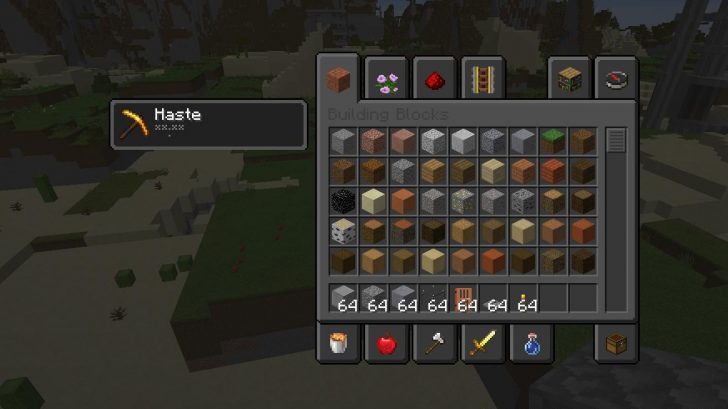
Task: Pick the grass block from the grid
Action: (x=553, y=142)
